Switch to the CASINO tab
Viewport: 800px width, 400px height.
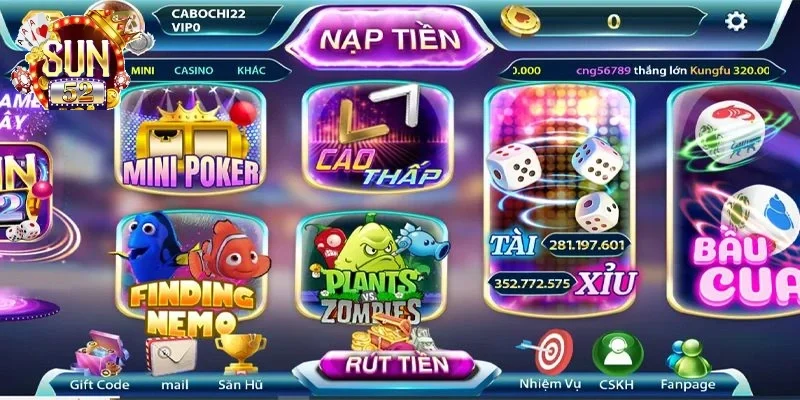pyautogui.click(x=193, y=71)
